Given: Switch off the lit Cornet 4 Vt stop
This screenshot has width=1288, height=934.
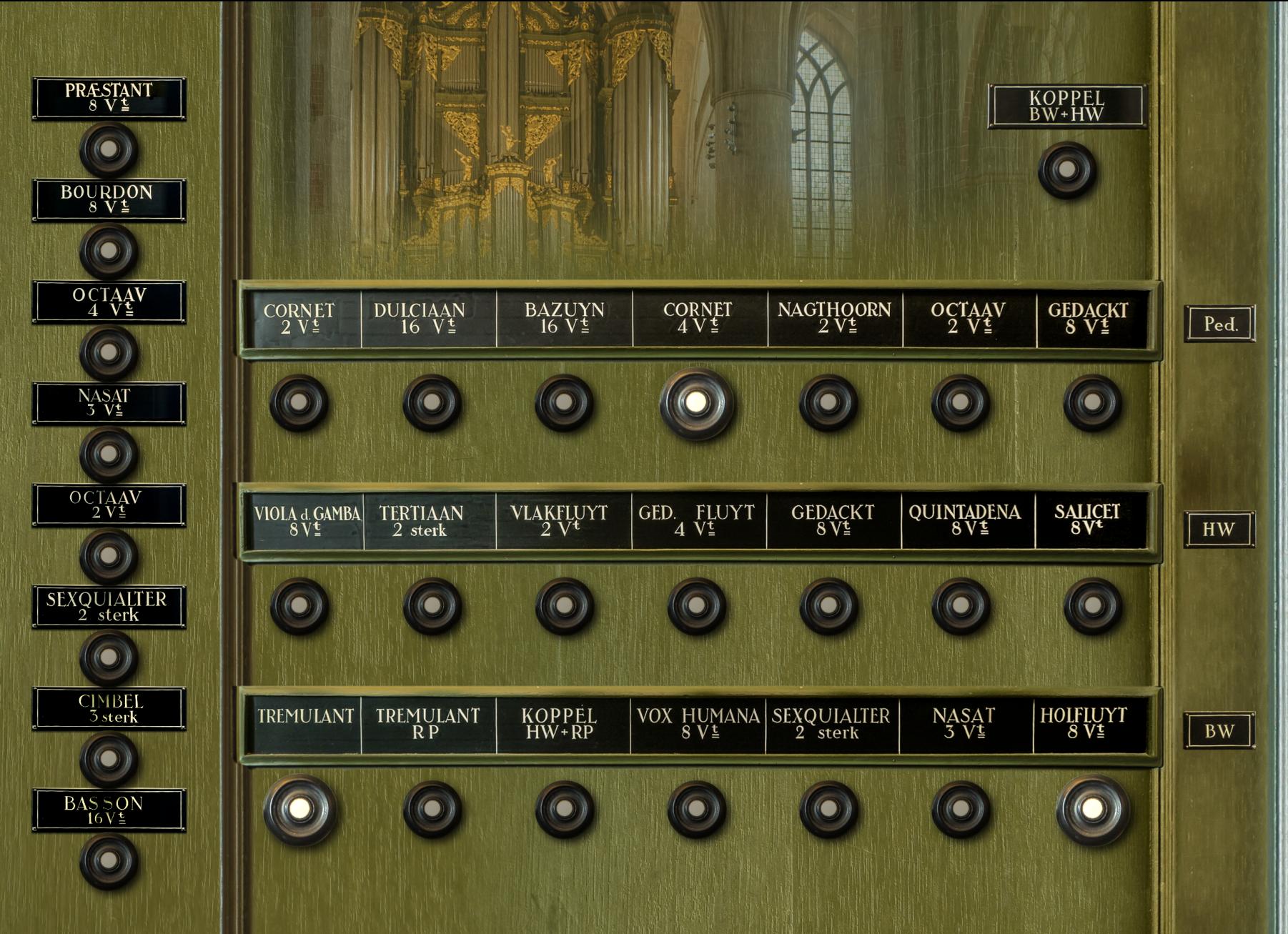Looking at the screenshot, I should (x=696, y=403).
